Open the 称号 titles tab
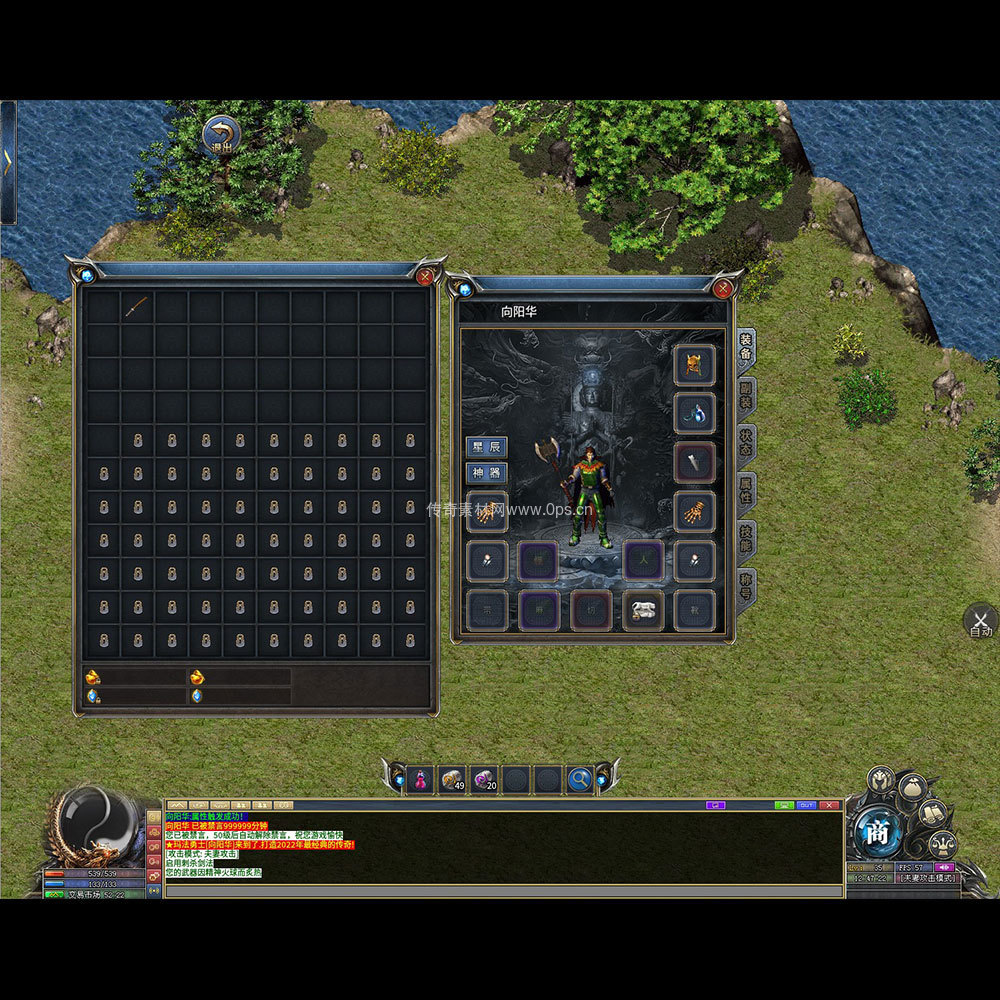Image resolution: width=1000 pixels, height=1000 pixels. pyautogui.click(x=746, y=586)
